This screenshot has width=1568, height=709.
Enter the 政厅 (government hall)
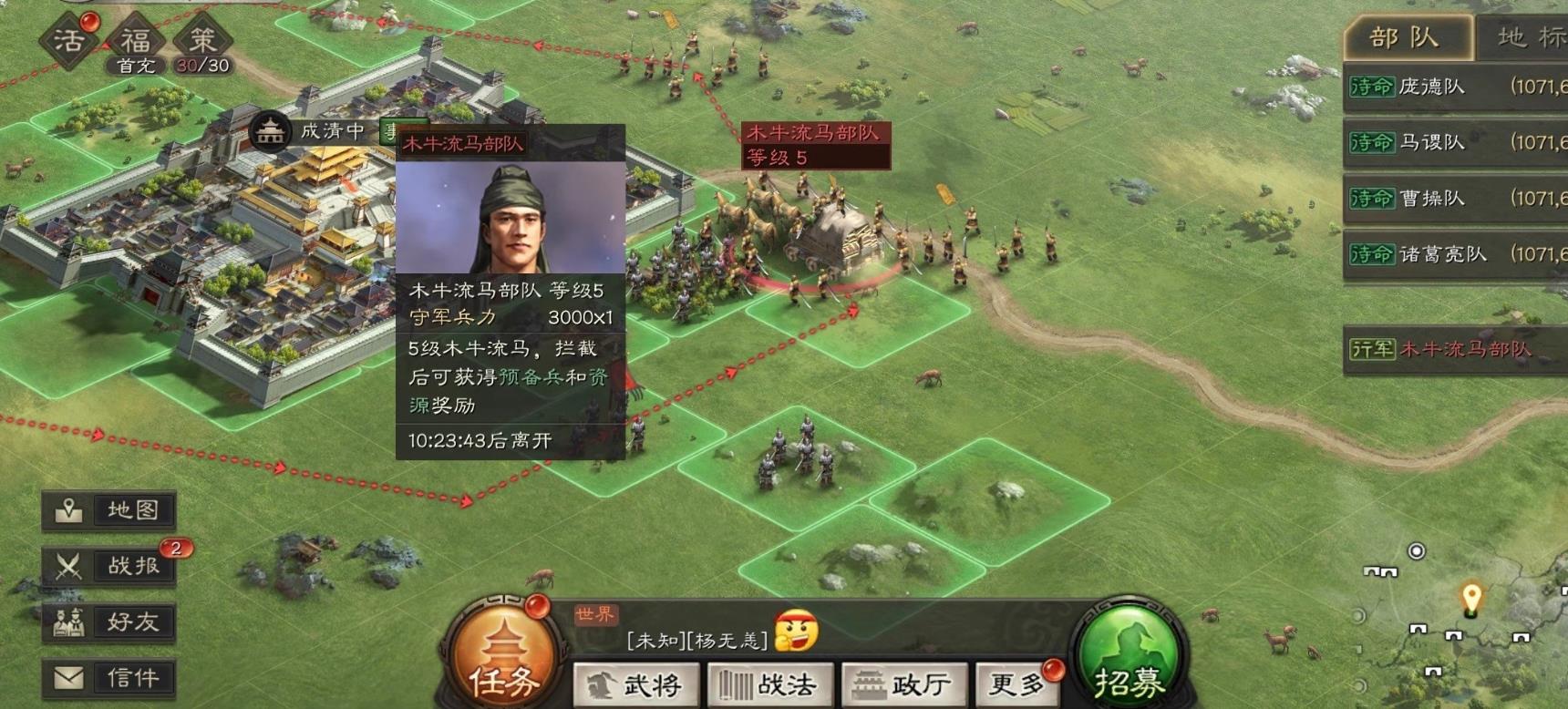click(903, 683)
